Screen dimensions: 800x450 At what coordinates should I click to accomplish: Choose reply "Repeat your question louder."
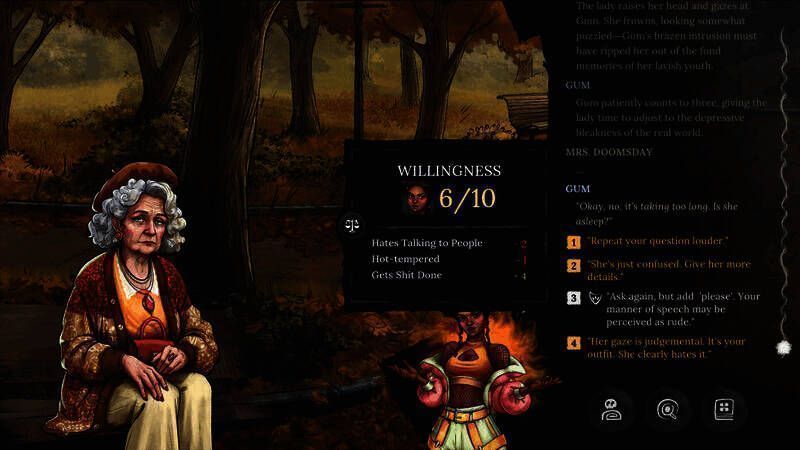coord(657,242)
